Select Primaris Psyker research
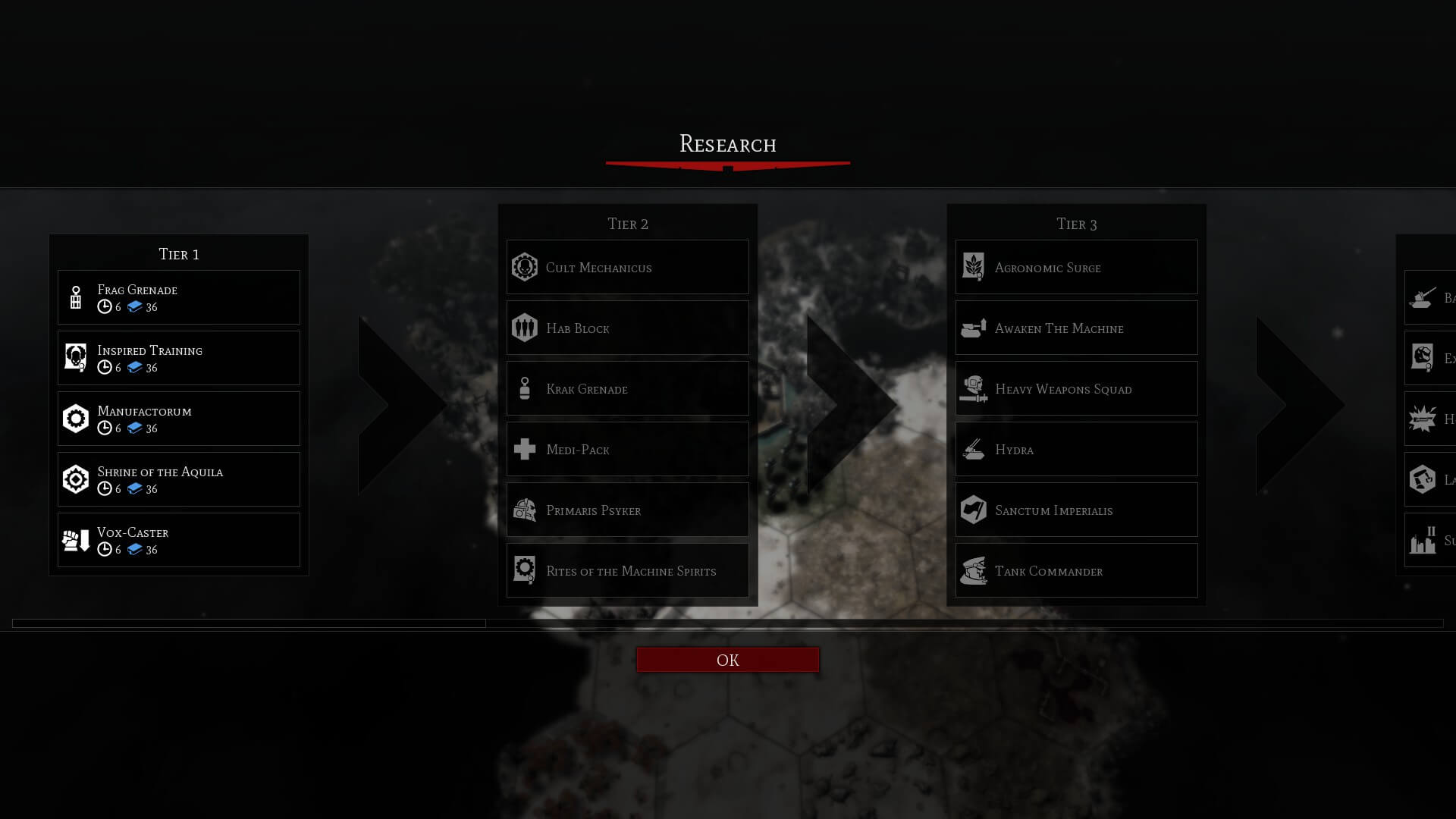 click(627, 510)
